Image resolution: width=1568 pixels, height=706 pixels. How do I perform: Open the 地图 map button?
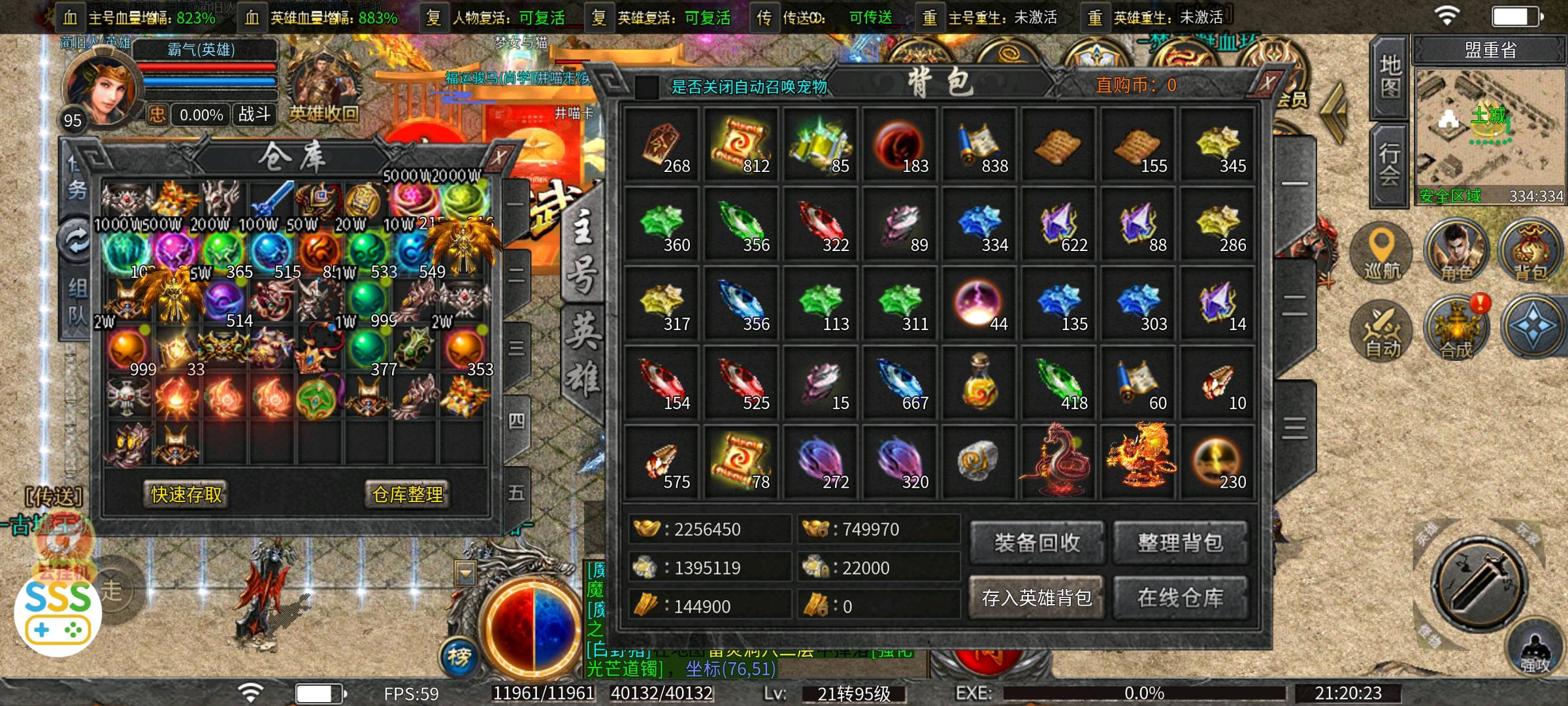tap(1390, 76)
